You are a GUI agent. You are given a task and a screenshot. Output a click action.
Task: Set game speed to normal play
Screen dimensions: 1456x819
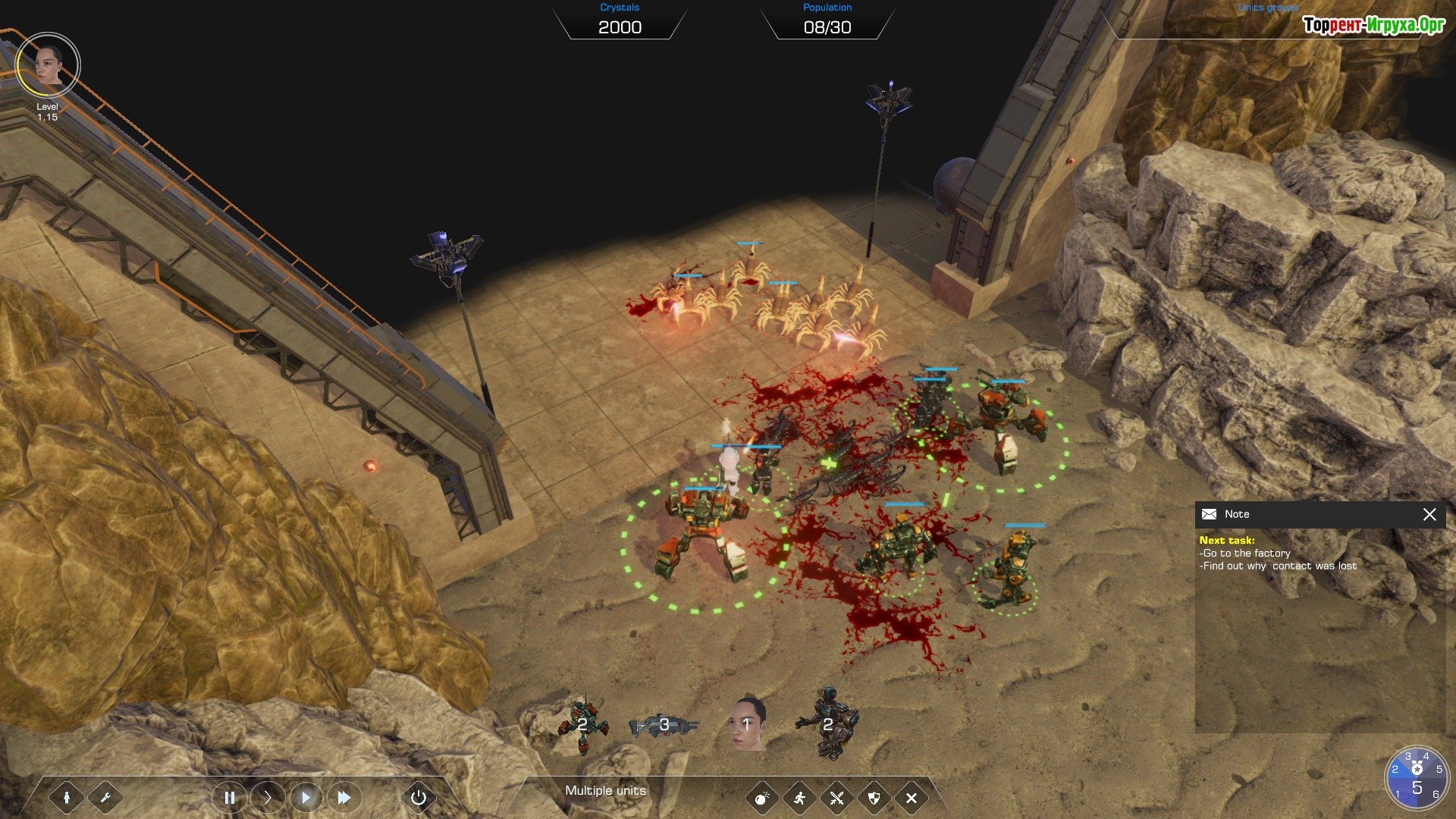(306, 797)
